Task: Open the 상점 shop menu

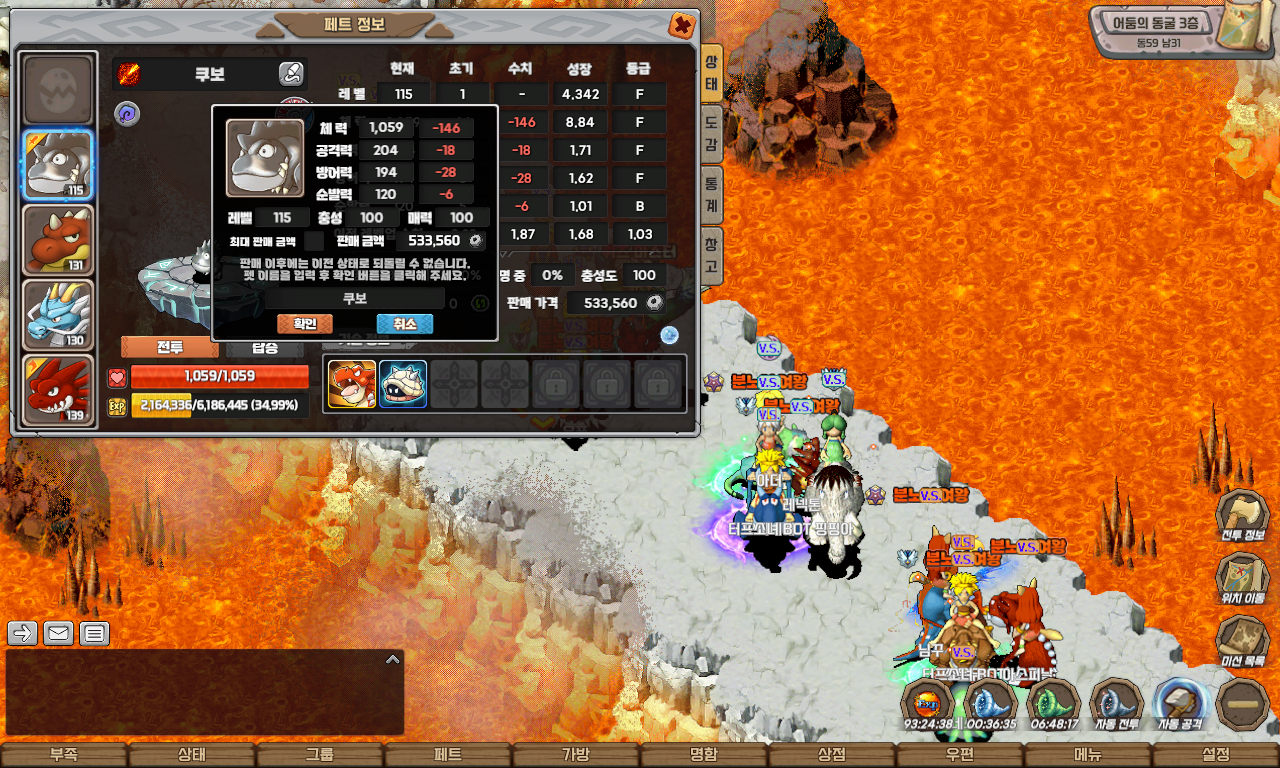Action: point(831,755)
